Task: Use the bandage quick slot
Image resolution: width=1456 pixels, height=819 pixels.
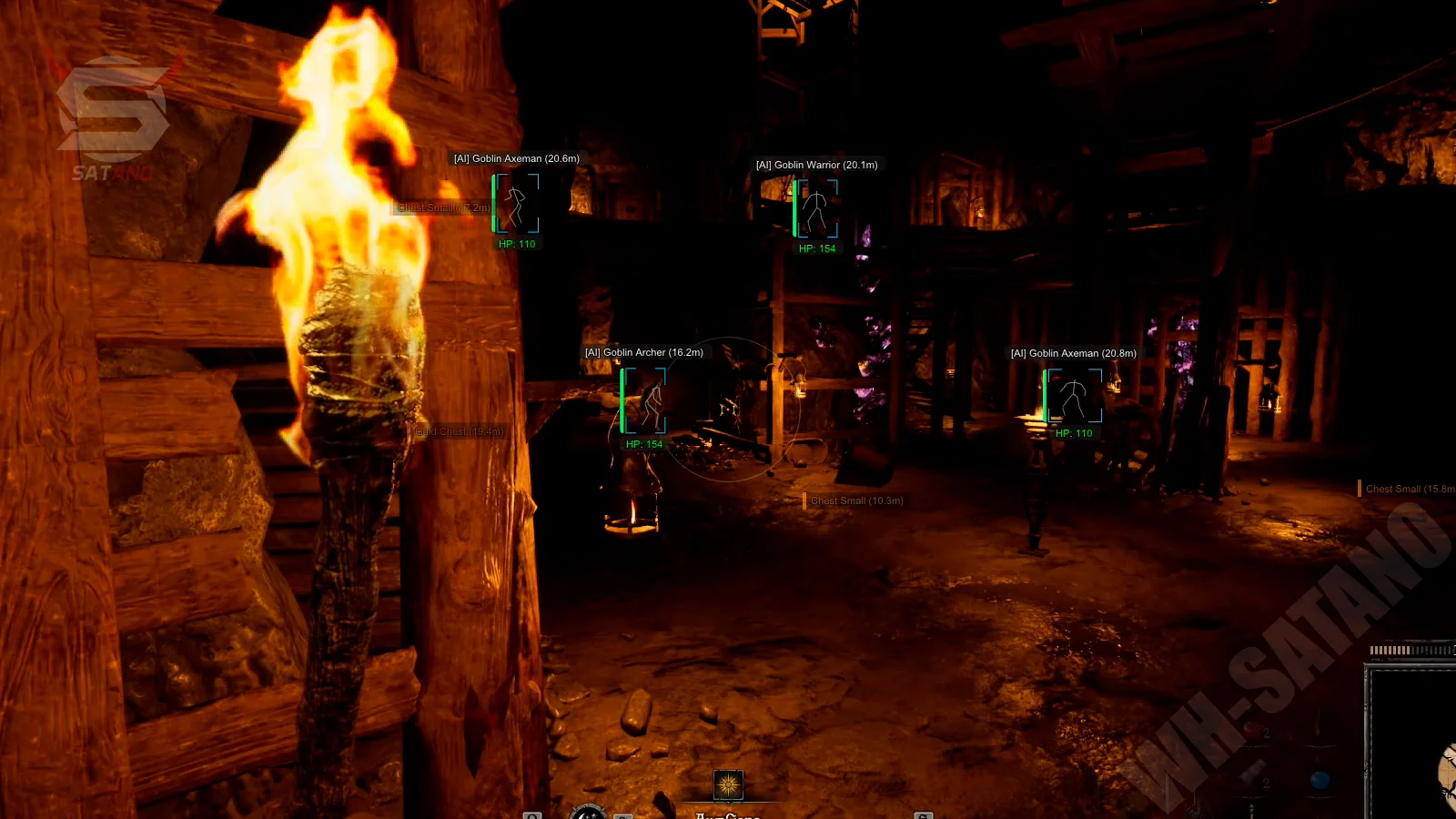Action: pyautogui.click(x=1255, y=779)
